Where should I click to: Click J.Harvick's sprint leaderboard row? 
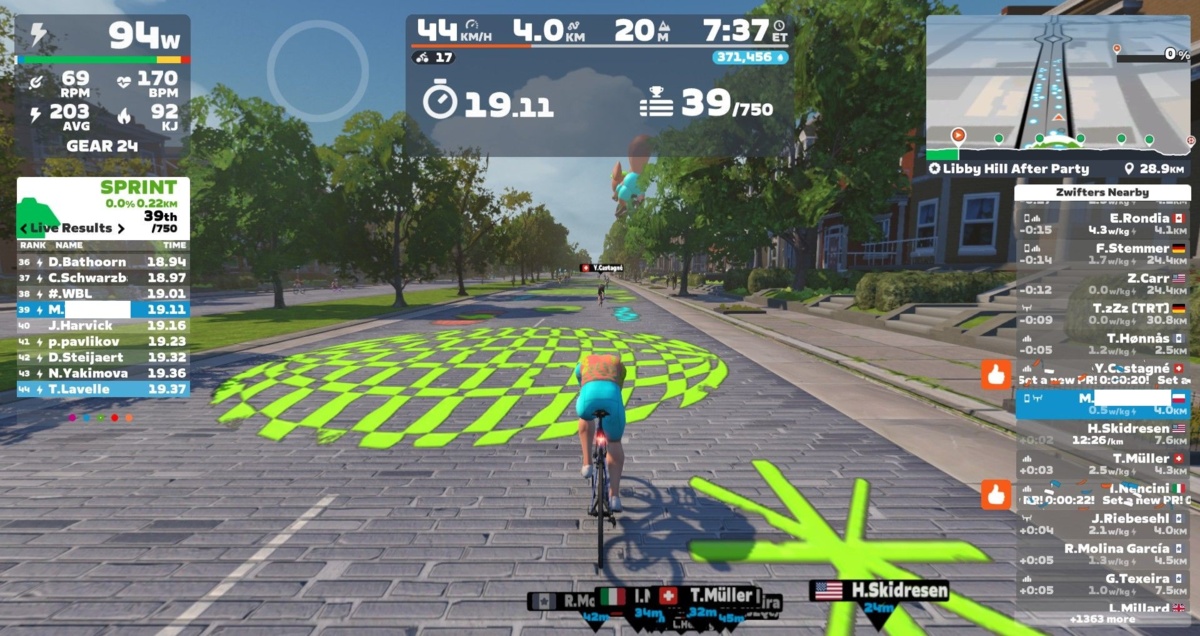click(103, 325)
